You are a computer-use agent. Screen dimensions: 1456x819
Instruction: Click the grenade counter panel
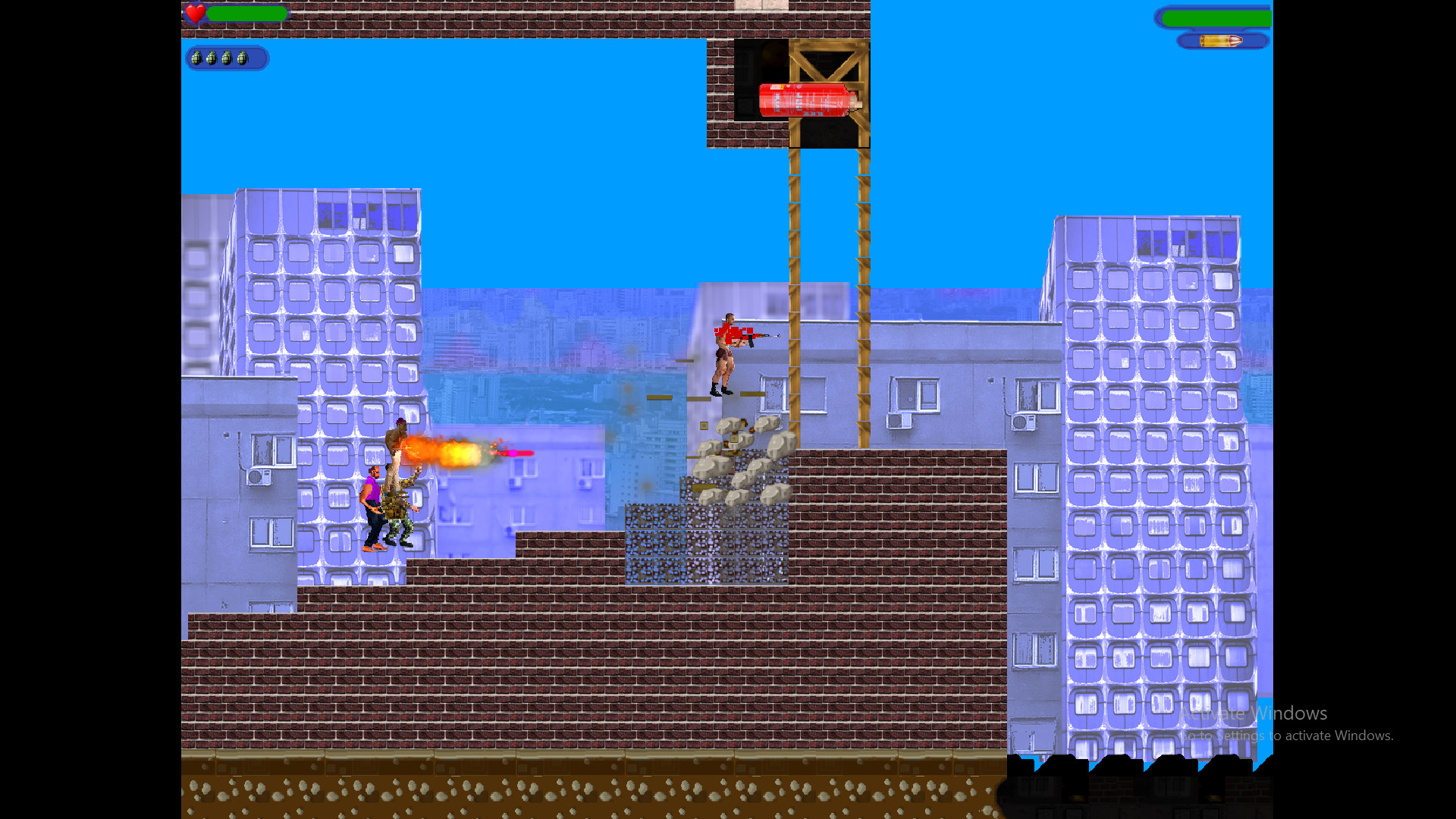click(x=226, y=58)
